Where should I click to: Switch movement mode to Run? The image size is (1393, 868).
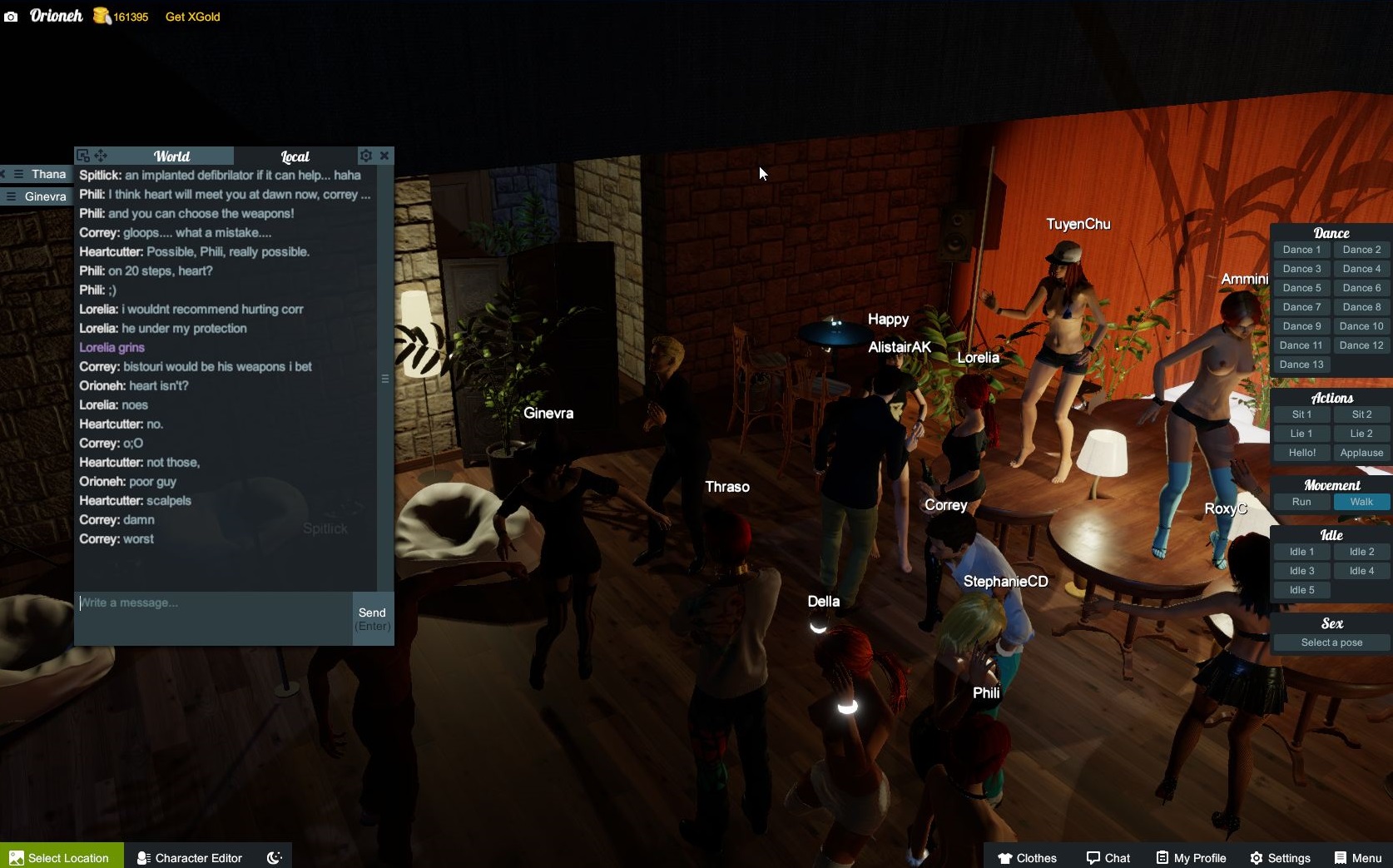pos(1301,502)
